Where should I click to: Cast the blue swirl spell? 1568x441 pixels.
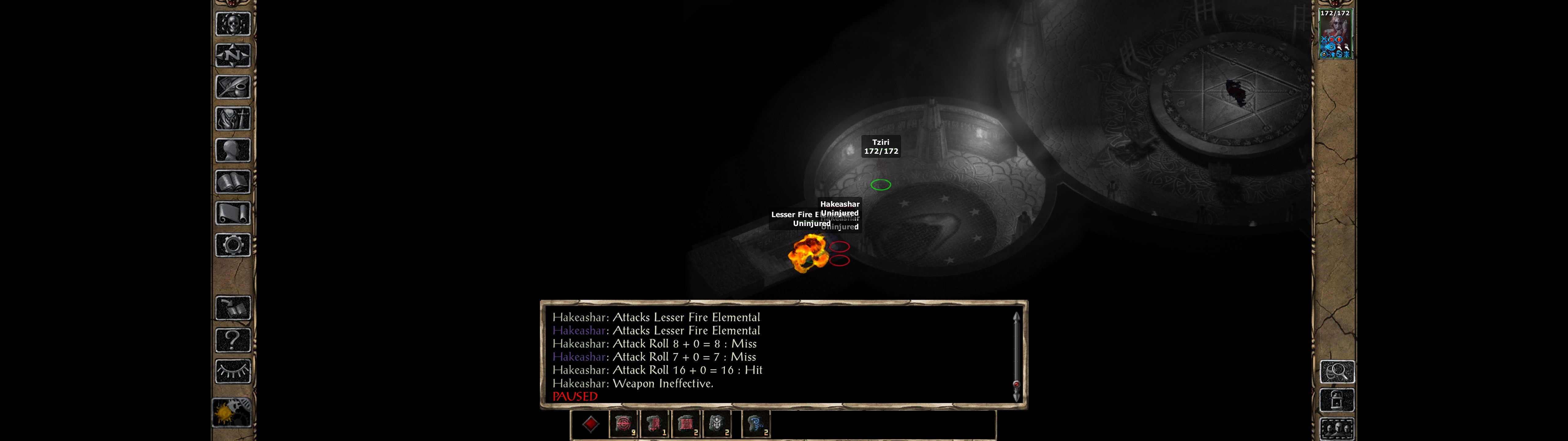[x=756, y=424]
